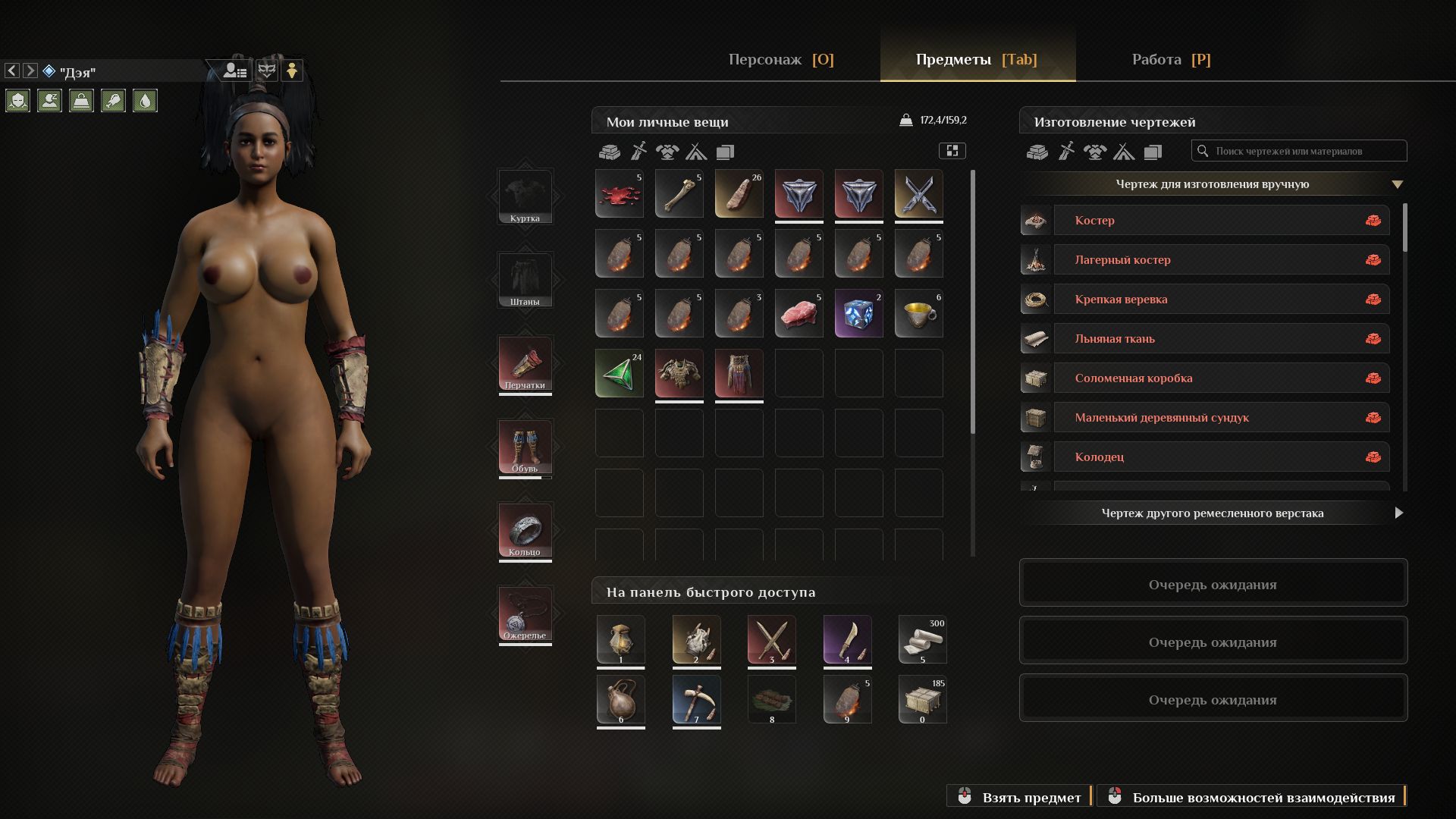Open the Работа tab
Viewport: 1456px width, 819px height.
coord(1170,59)
